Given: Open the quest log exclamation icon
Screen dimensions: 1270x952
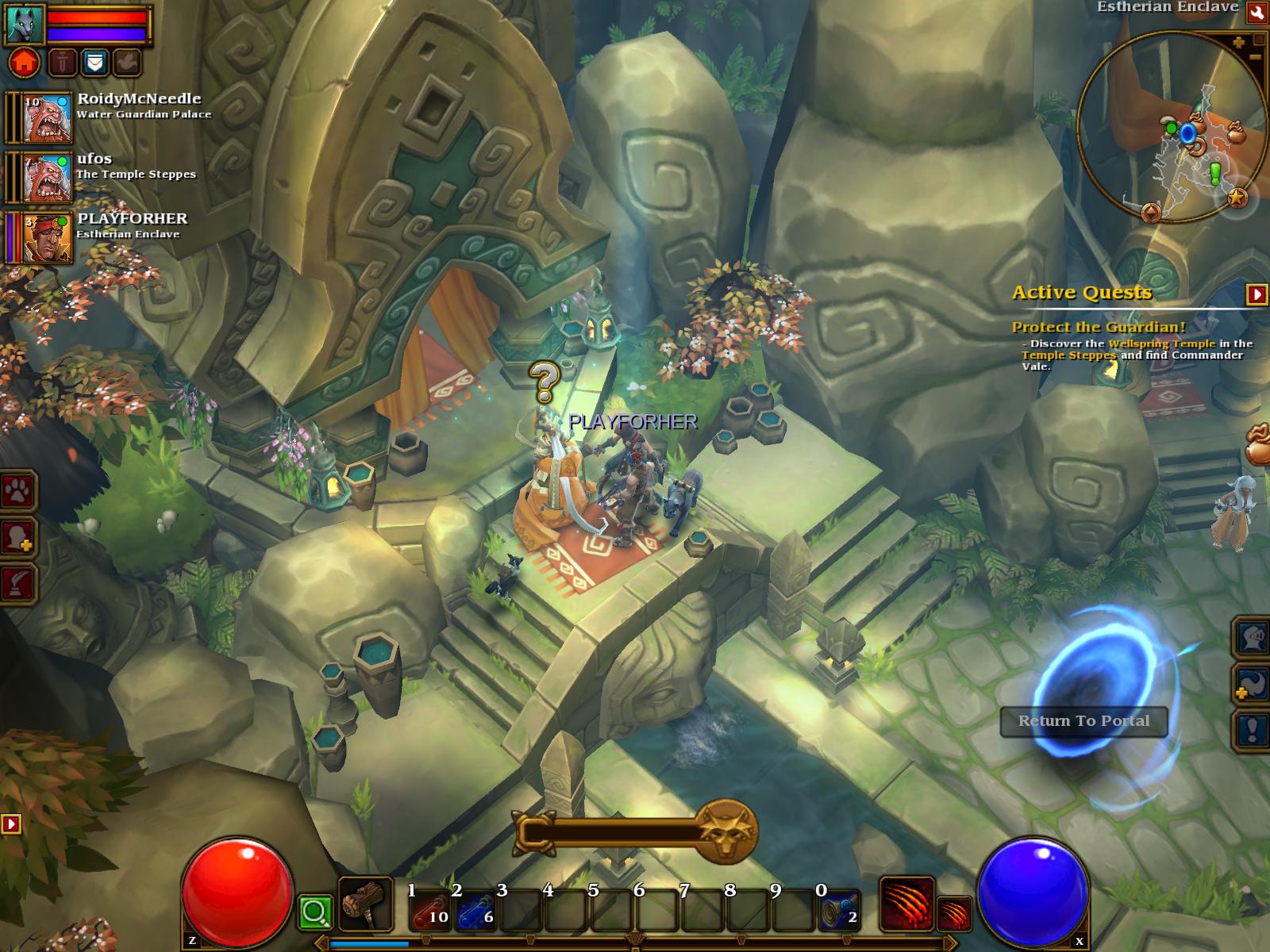Looking at the screenshot, I should pyautogui.click(x=1252, y=730).
